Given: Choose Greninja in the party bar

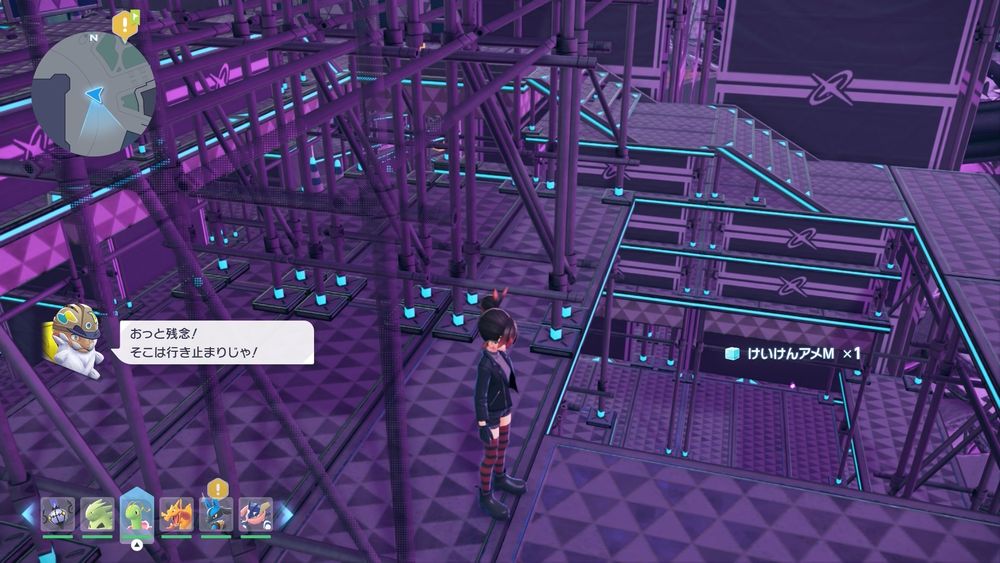Looking at the screenshot, I should tap(256, 515).
